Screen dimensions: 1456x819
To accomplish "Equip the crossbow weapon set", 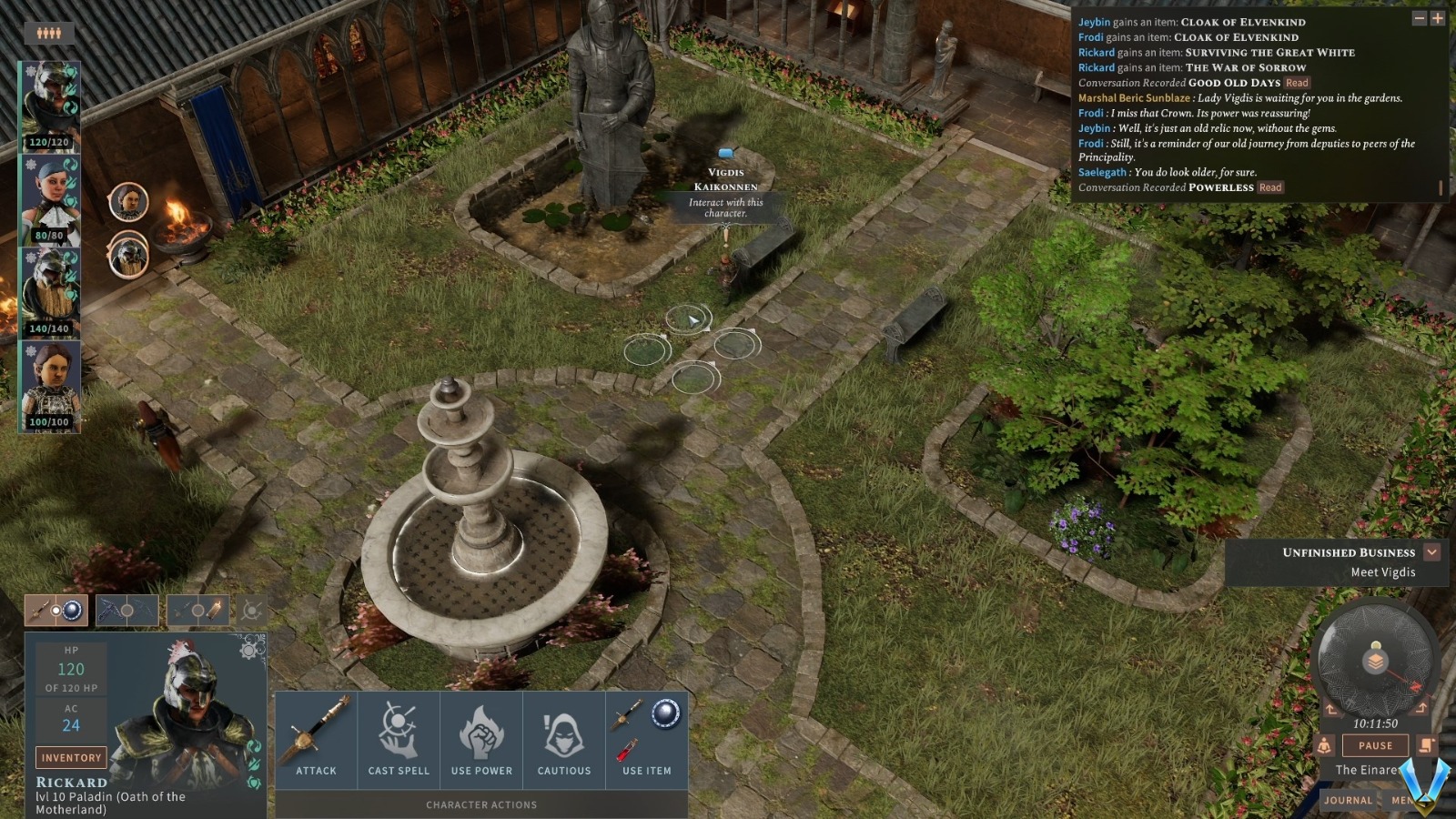I will pos(126,611).
